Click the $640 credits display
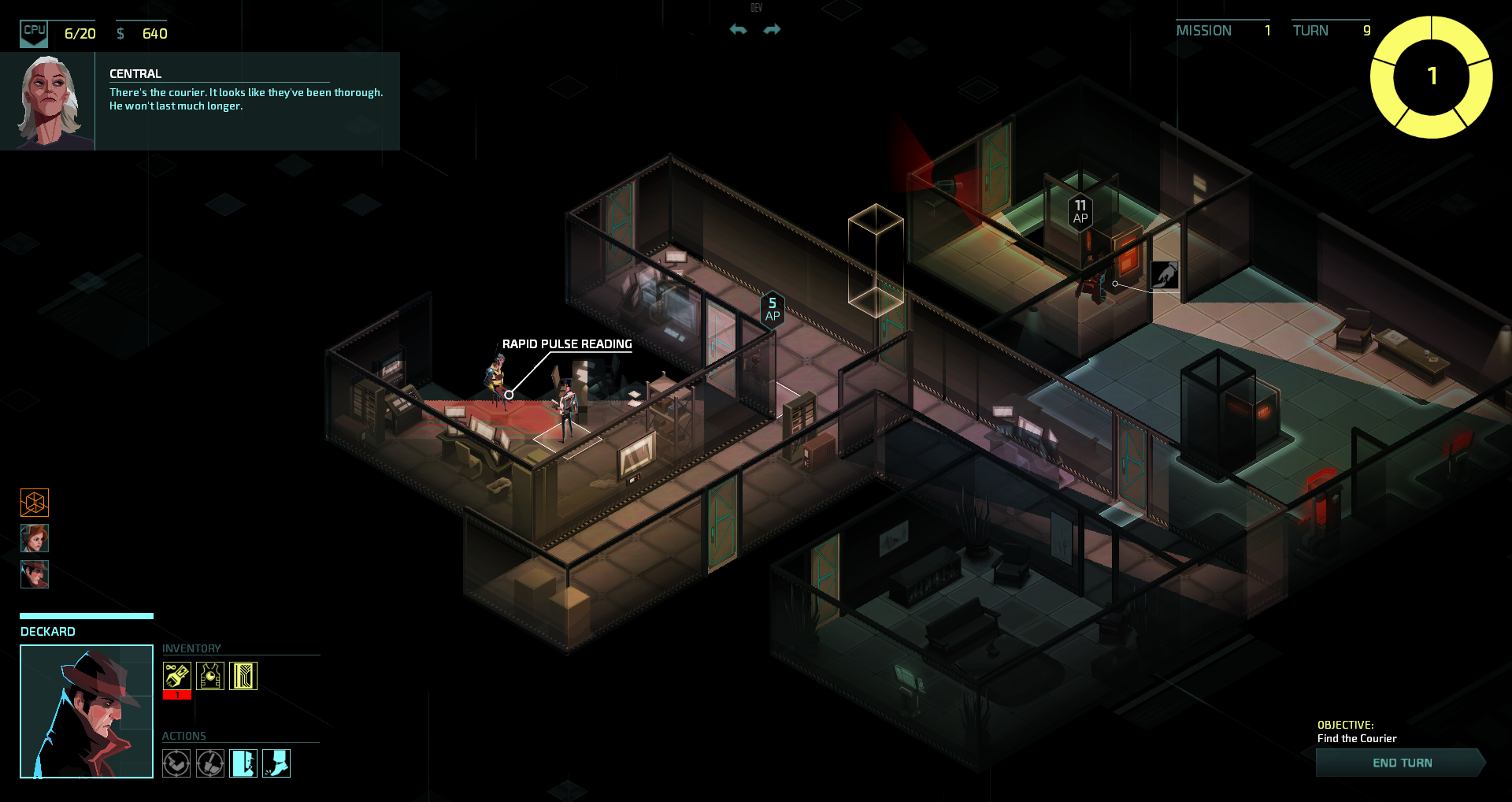1512x802 pixels. tap(146, 34)
